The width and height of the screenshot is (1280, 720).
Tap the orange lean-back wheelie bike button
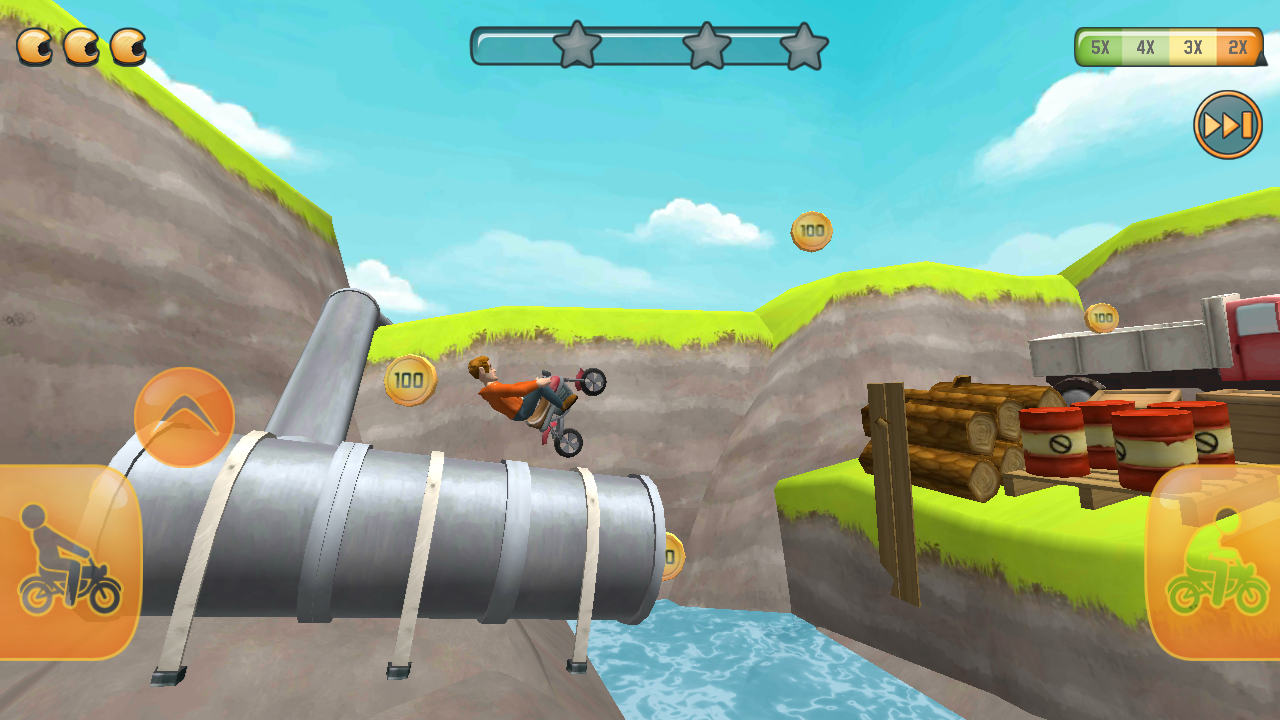(x=68, y=562)
